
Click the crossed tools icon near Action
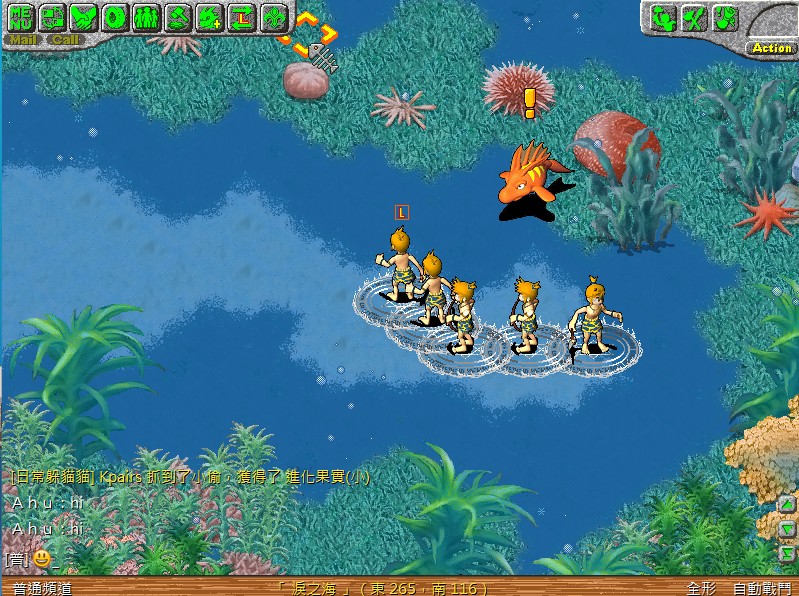[692, 17]
